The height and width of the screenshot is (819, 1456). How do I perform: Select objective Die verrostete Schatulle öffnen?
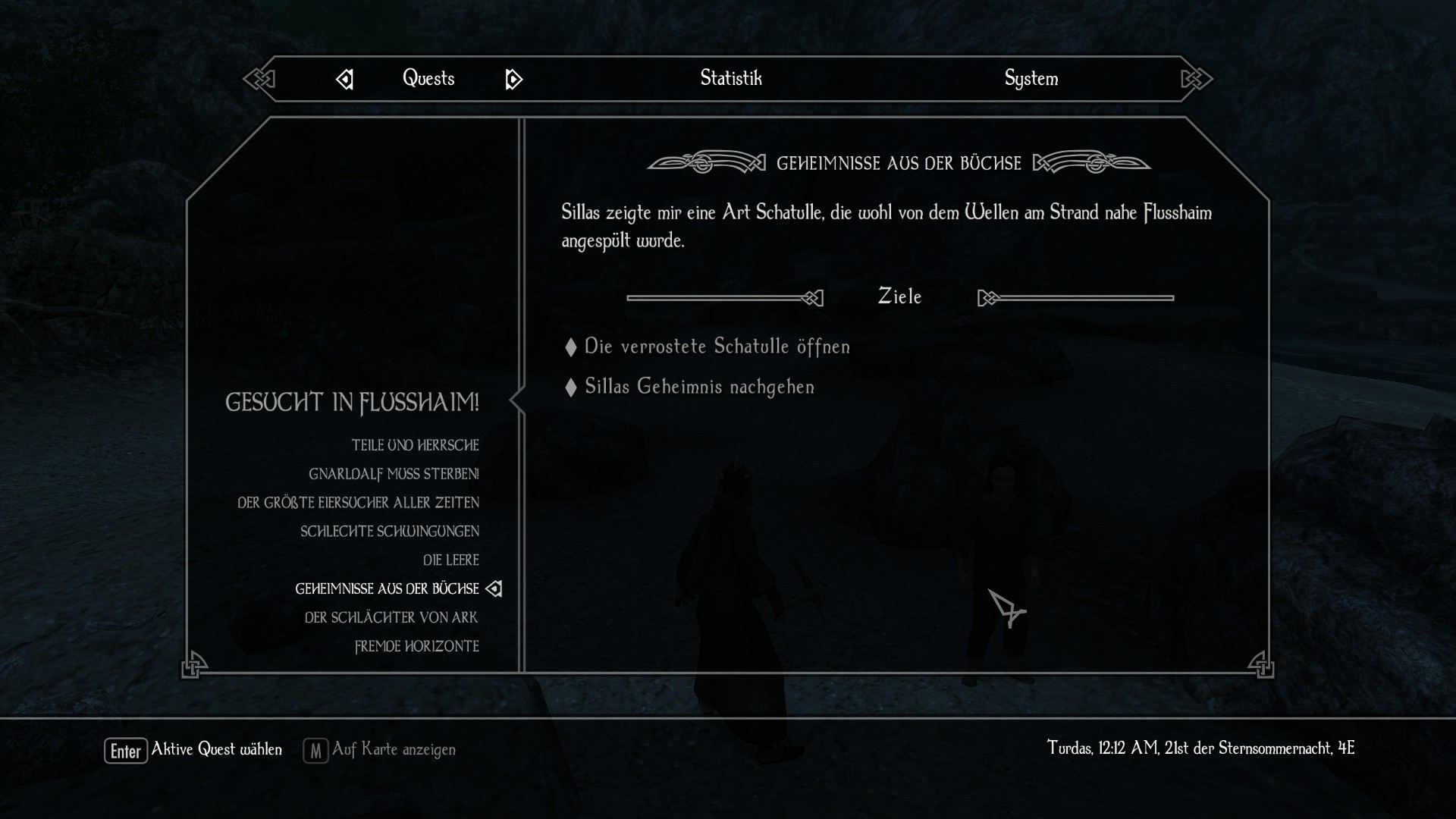coord(717,347)
